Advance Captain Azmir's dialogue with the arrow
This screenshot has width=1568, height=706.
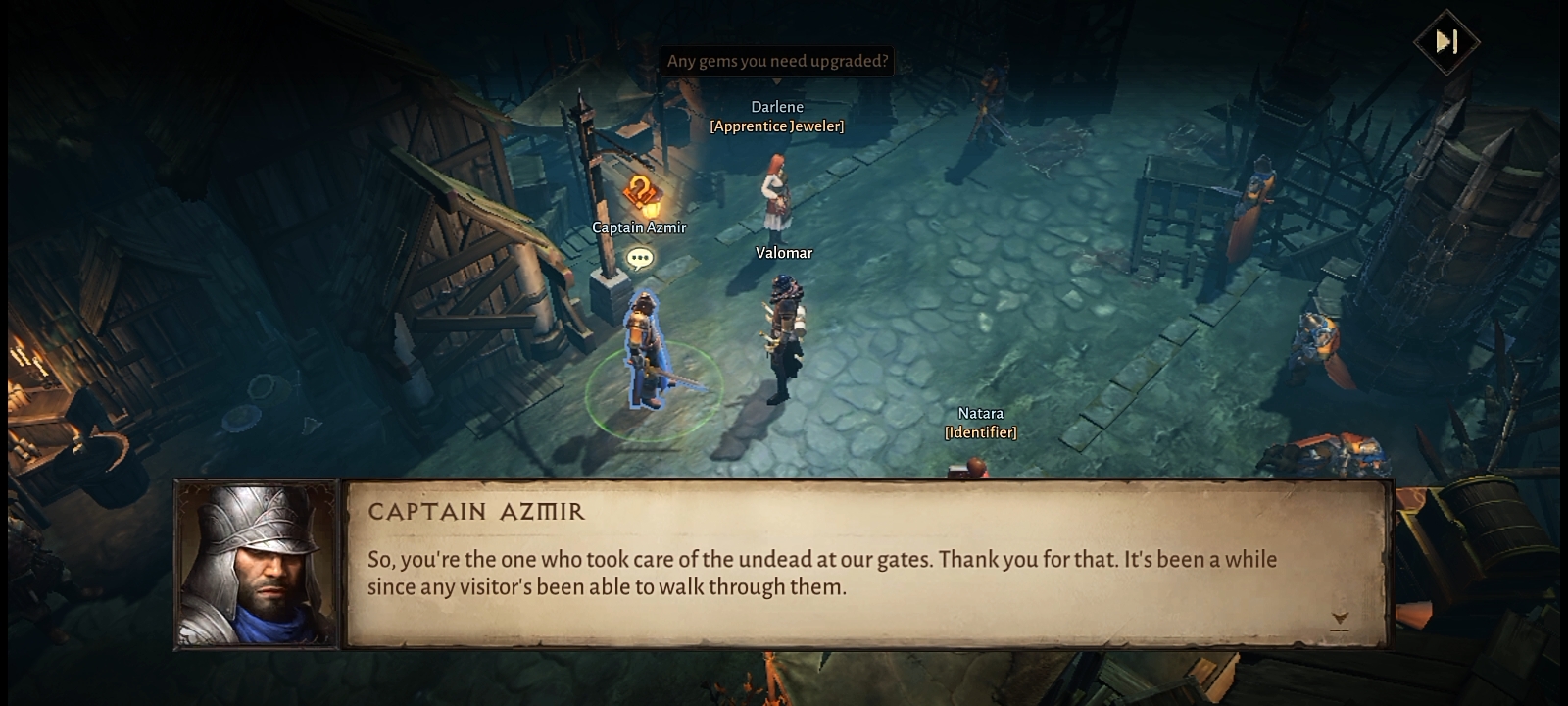[x=1340, y=619]
